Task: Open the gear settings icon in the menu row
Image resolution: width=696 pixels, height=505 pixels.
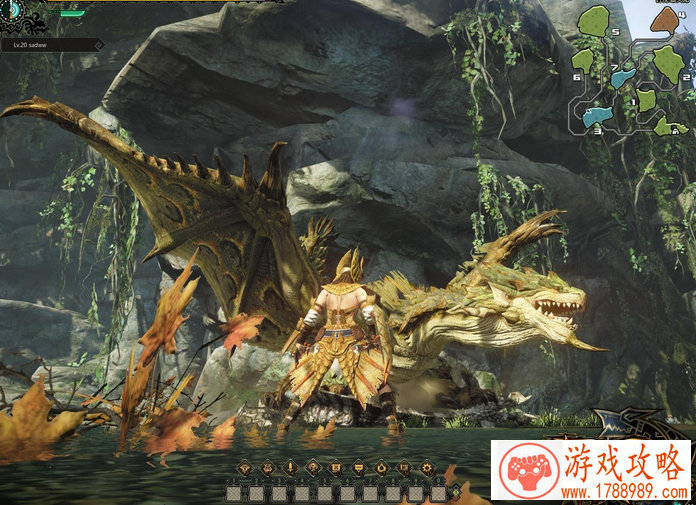Action: click(x=427, y=467)
